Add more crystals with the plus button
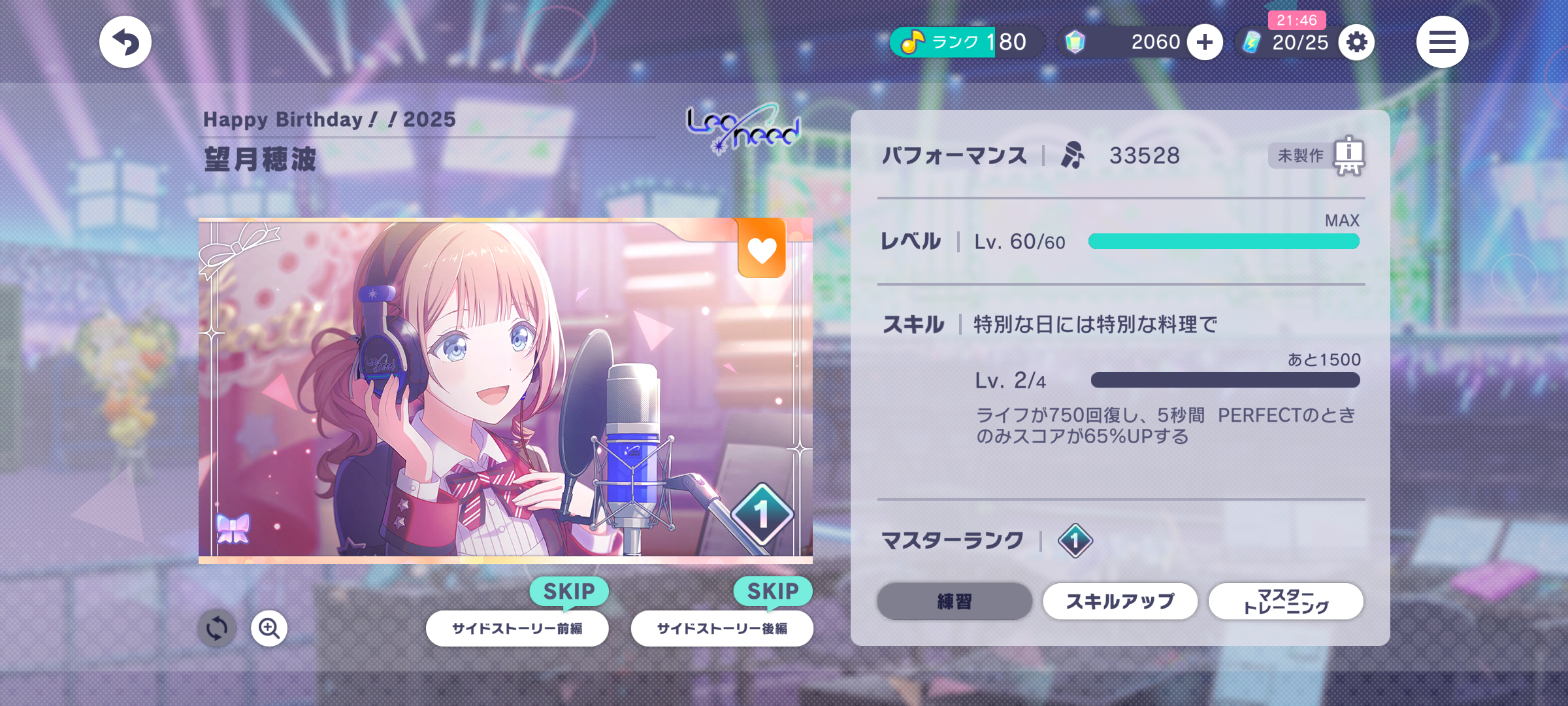Image resolution: width=1568 pixels, height=706 pixels. click(1205, 42)
